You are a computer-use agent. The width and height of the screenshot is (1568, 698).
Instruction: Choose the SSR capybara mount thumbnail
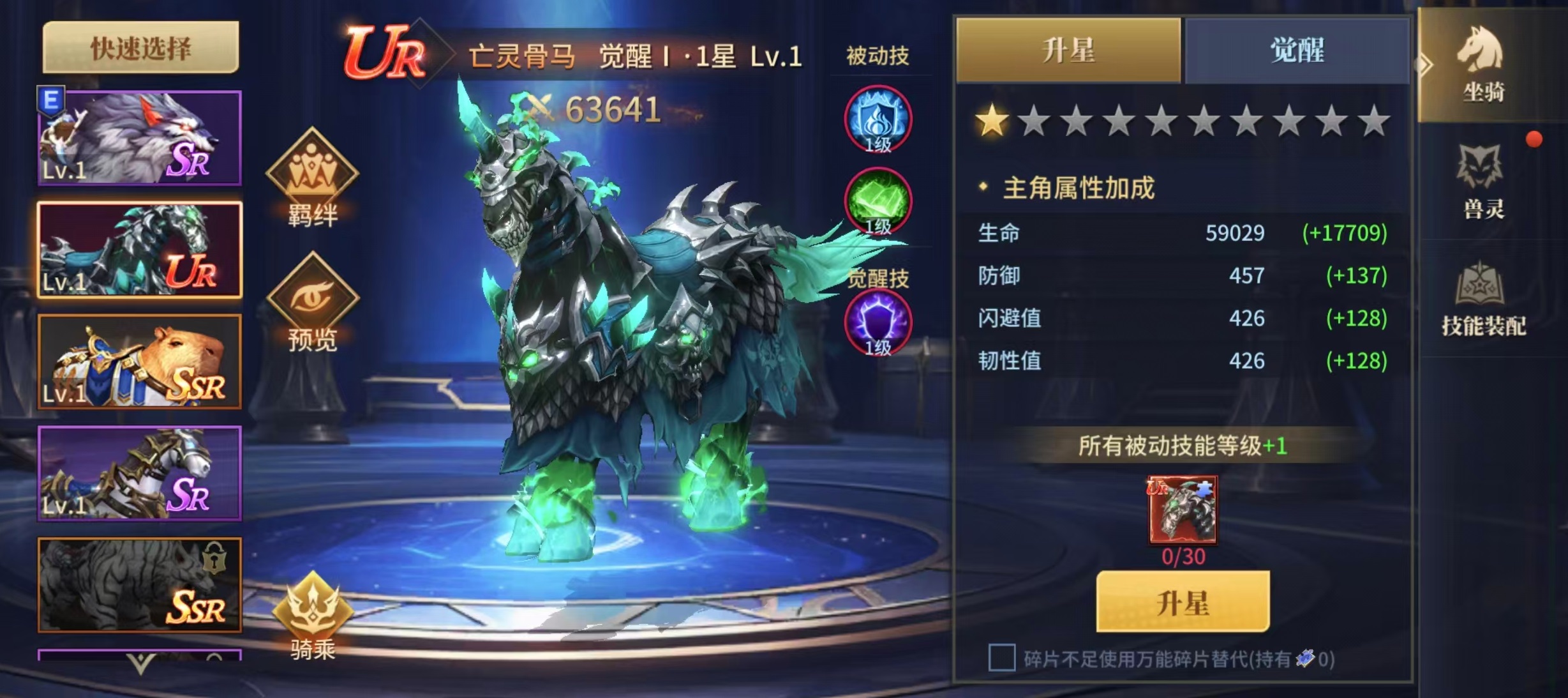point(140,361)
